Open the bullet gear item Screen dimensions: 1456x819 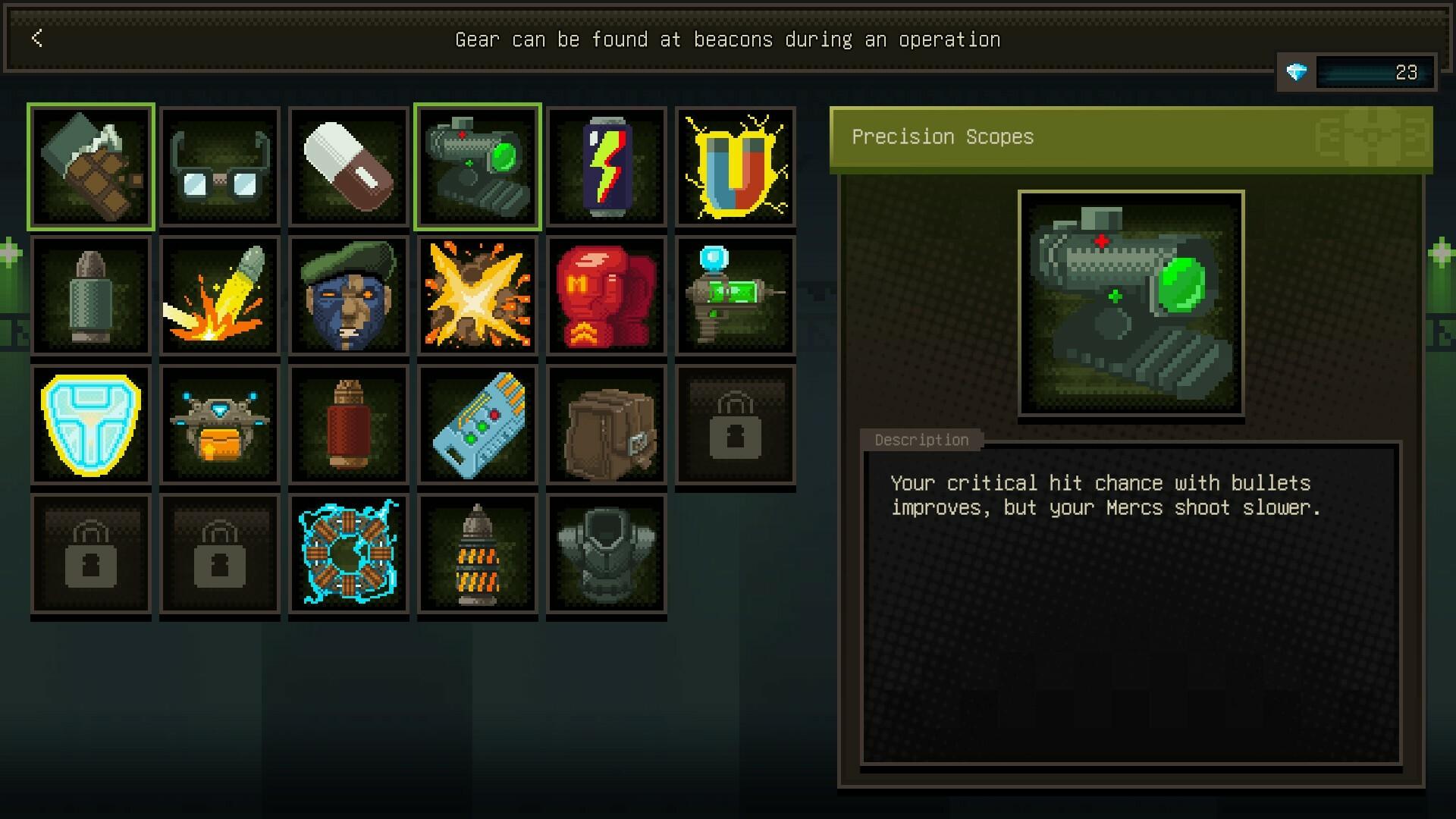90,295
